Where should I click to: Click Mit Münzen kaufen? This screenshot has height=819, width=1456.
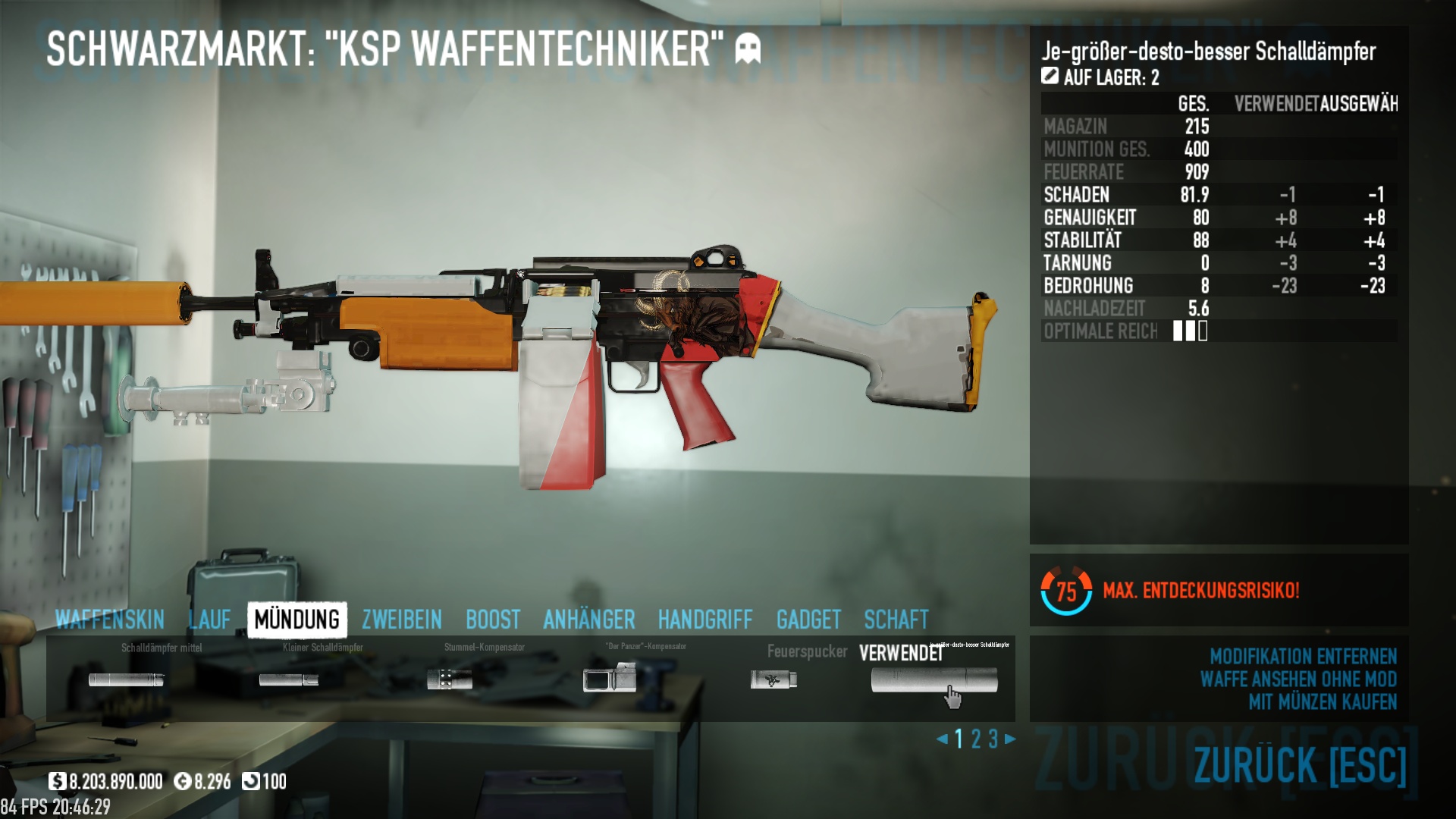[1322, 702]
